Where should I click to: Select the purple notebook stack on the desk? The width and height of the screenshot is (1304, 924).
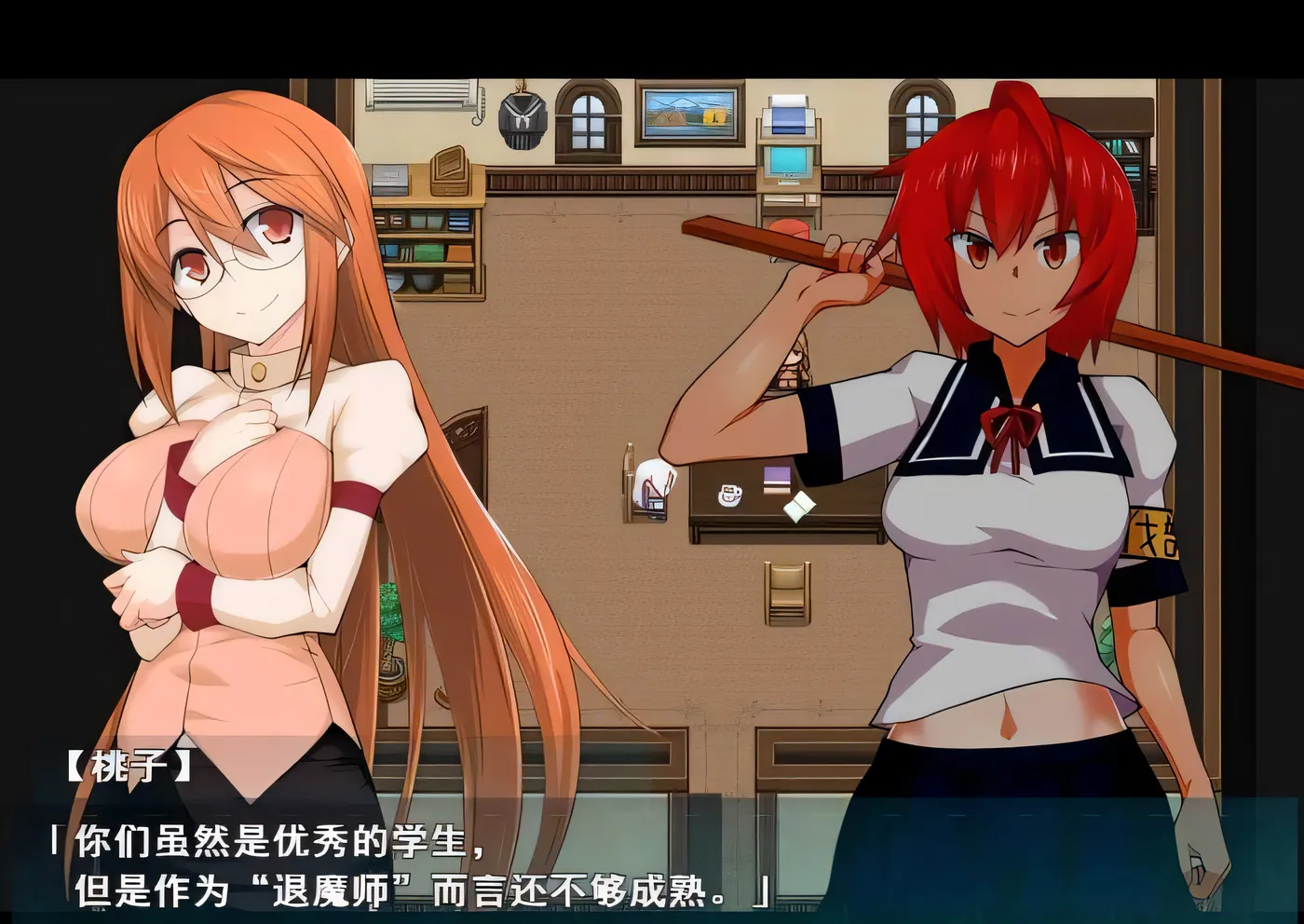click(x=776, y=478)
